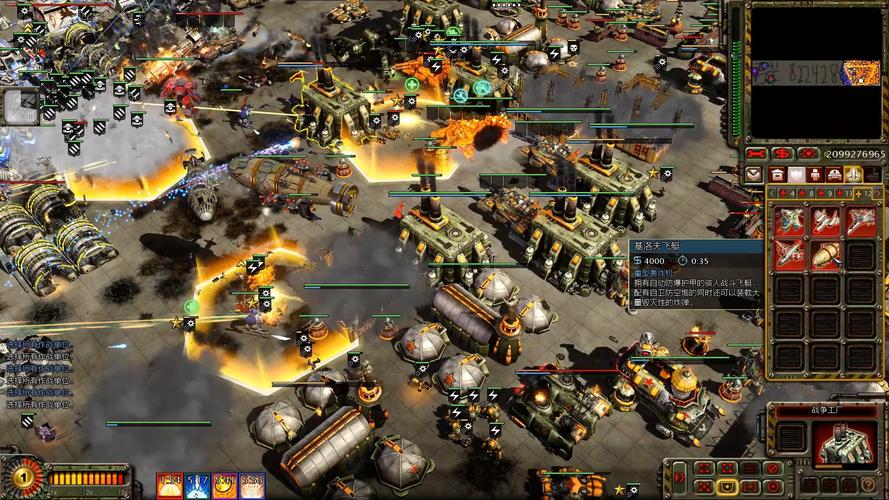Open the envelope messages button

[x=754, y=174]
